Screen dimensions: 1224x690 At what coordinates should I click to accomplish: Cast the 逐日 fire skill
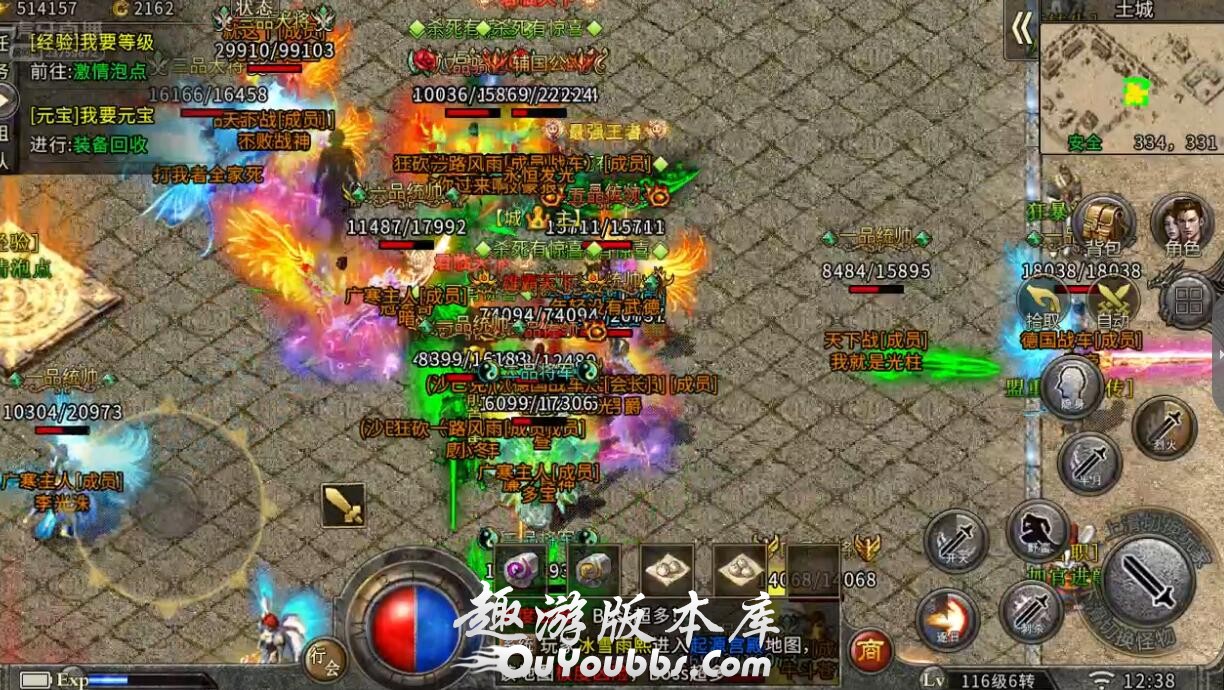[947, 618]
